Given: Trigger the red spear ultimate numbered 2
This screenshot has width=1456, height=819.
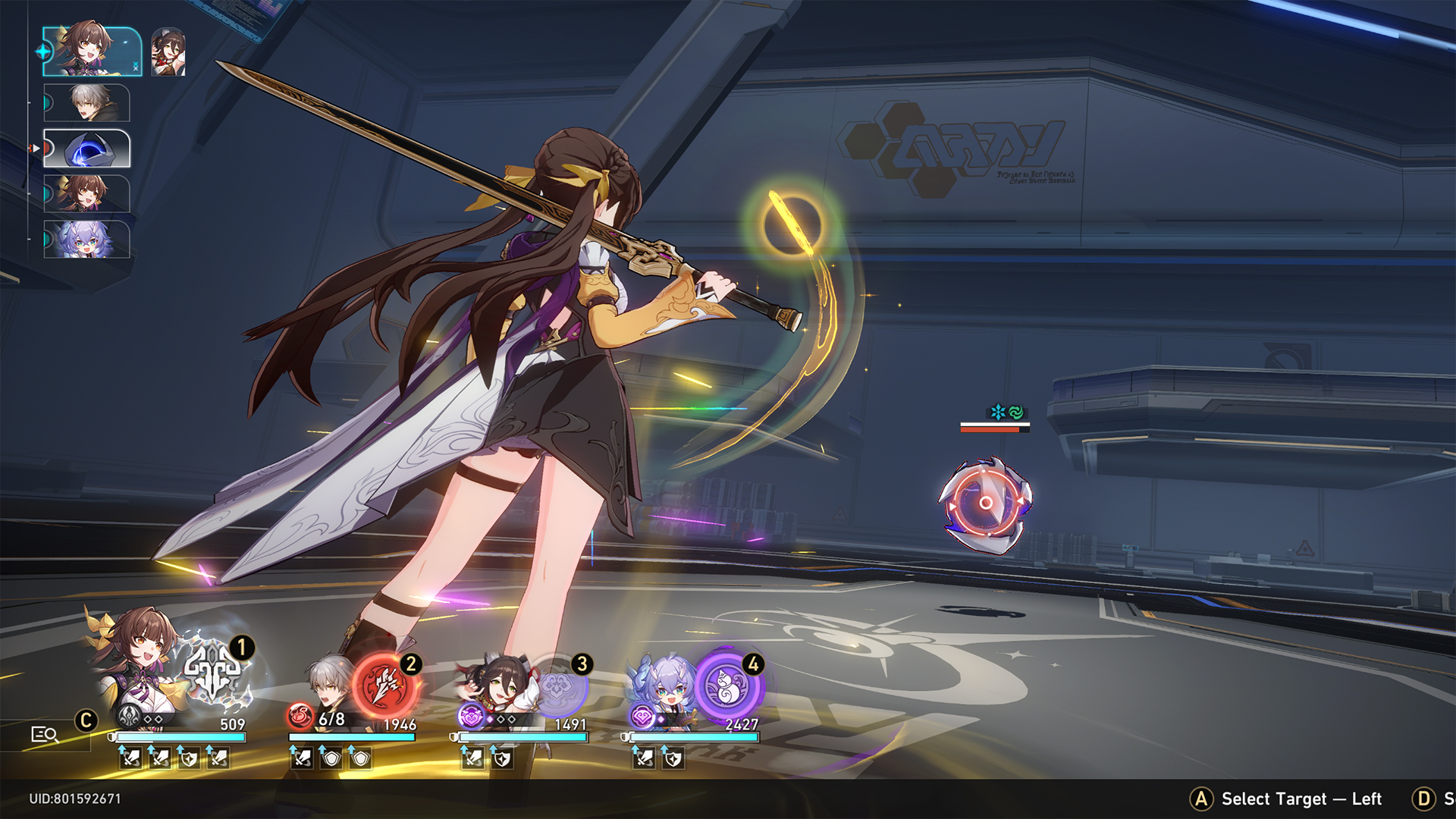Looking at the screenshot, I should pos(385,686).
